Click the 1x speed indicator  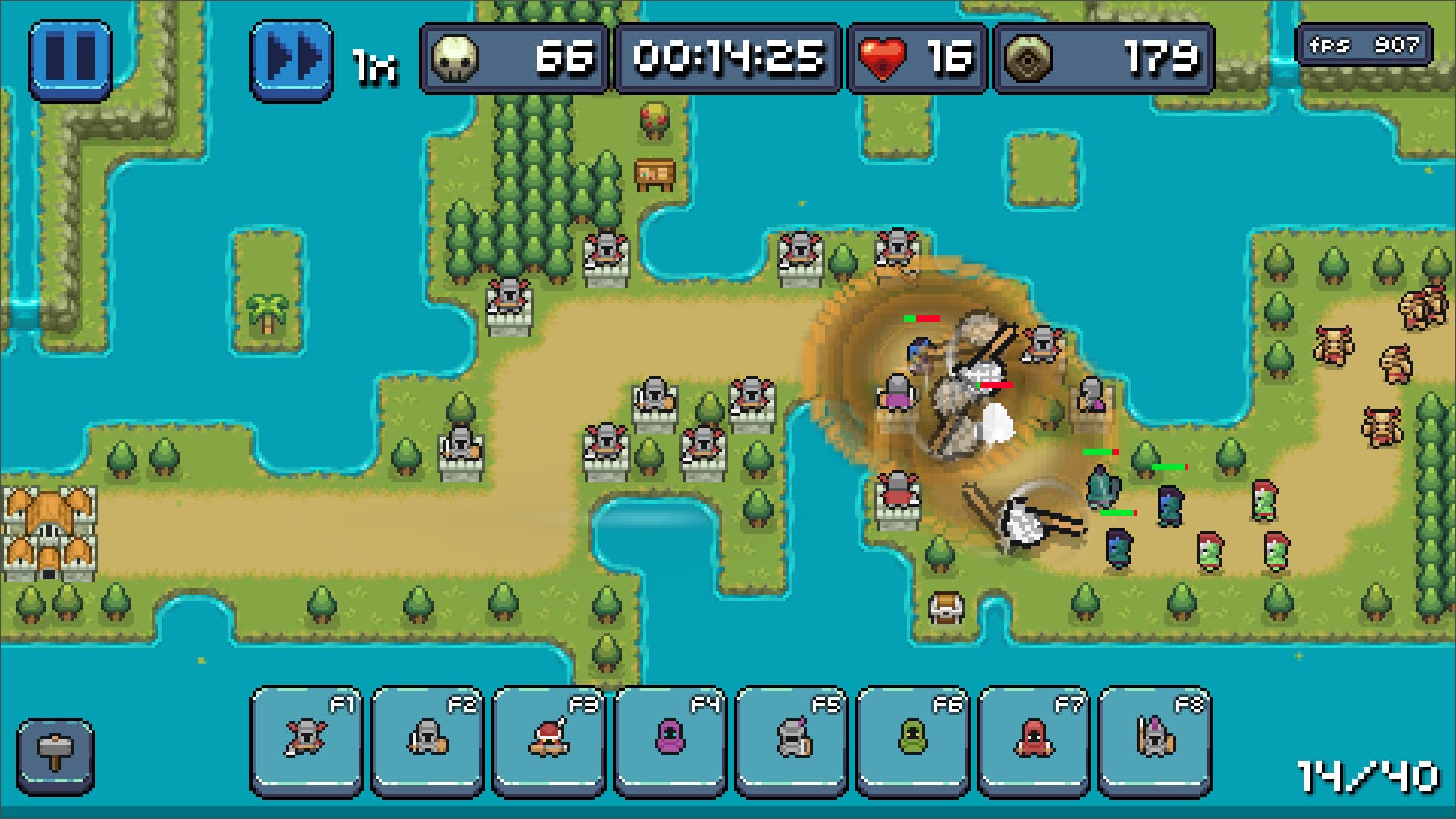pyautogui.click(x=375, y=62)
